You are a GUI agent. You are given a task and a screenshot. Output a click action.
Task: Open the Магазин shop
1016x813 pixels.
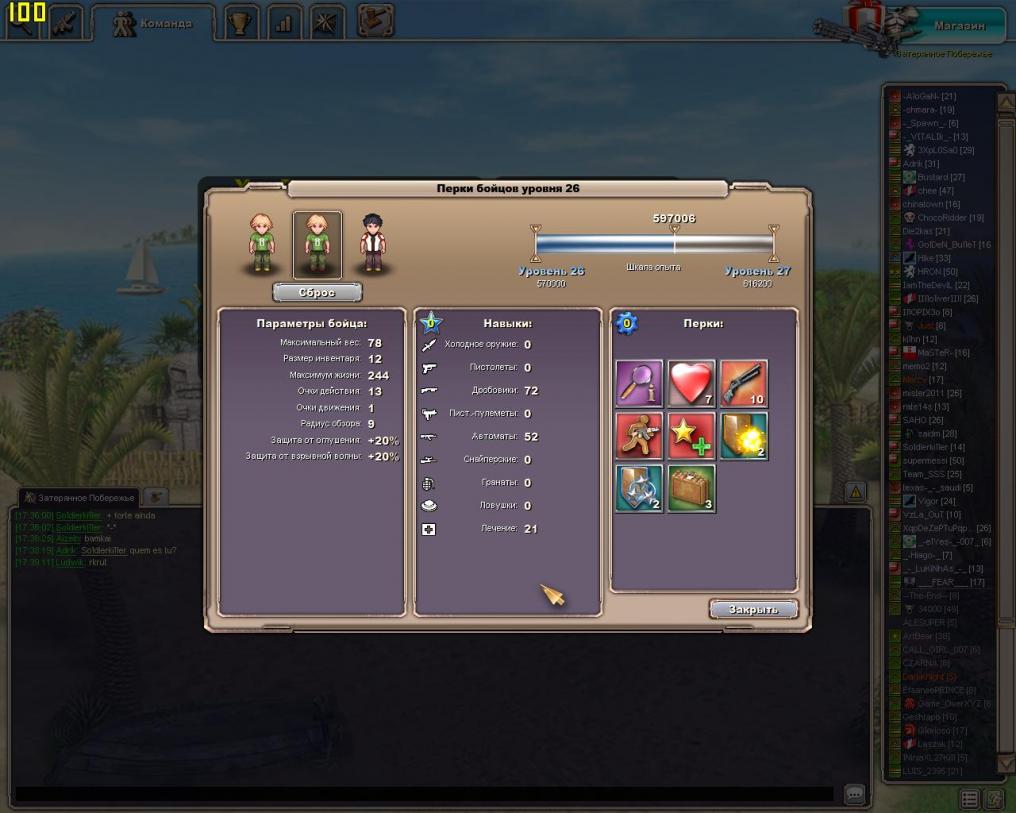coord(958,26)
